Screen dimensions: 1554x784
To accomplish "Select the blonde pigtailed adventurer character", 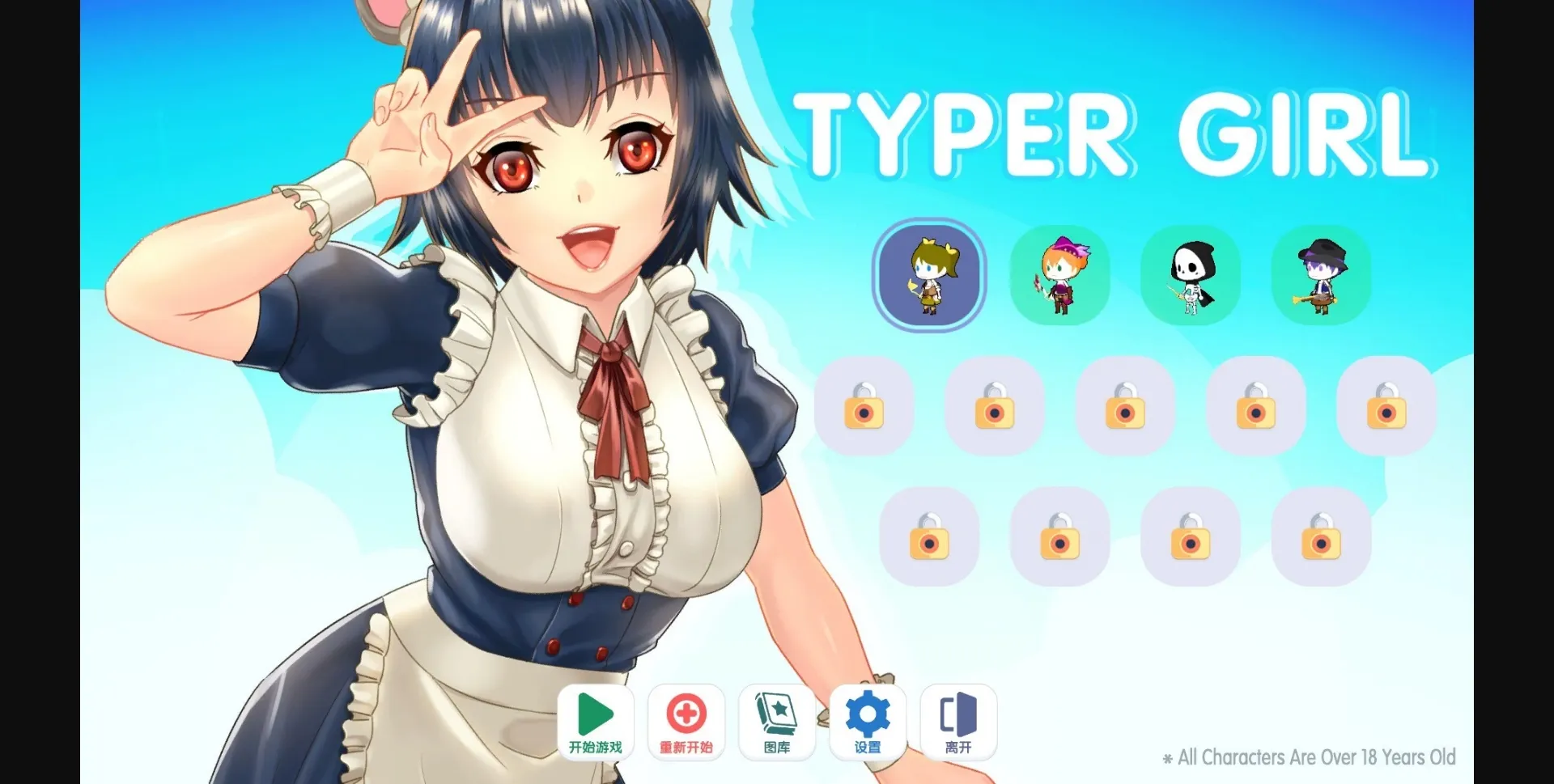I will pyautogui.click(x=928, y=275).
